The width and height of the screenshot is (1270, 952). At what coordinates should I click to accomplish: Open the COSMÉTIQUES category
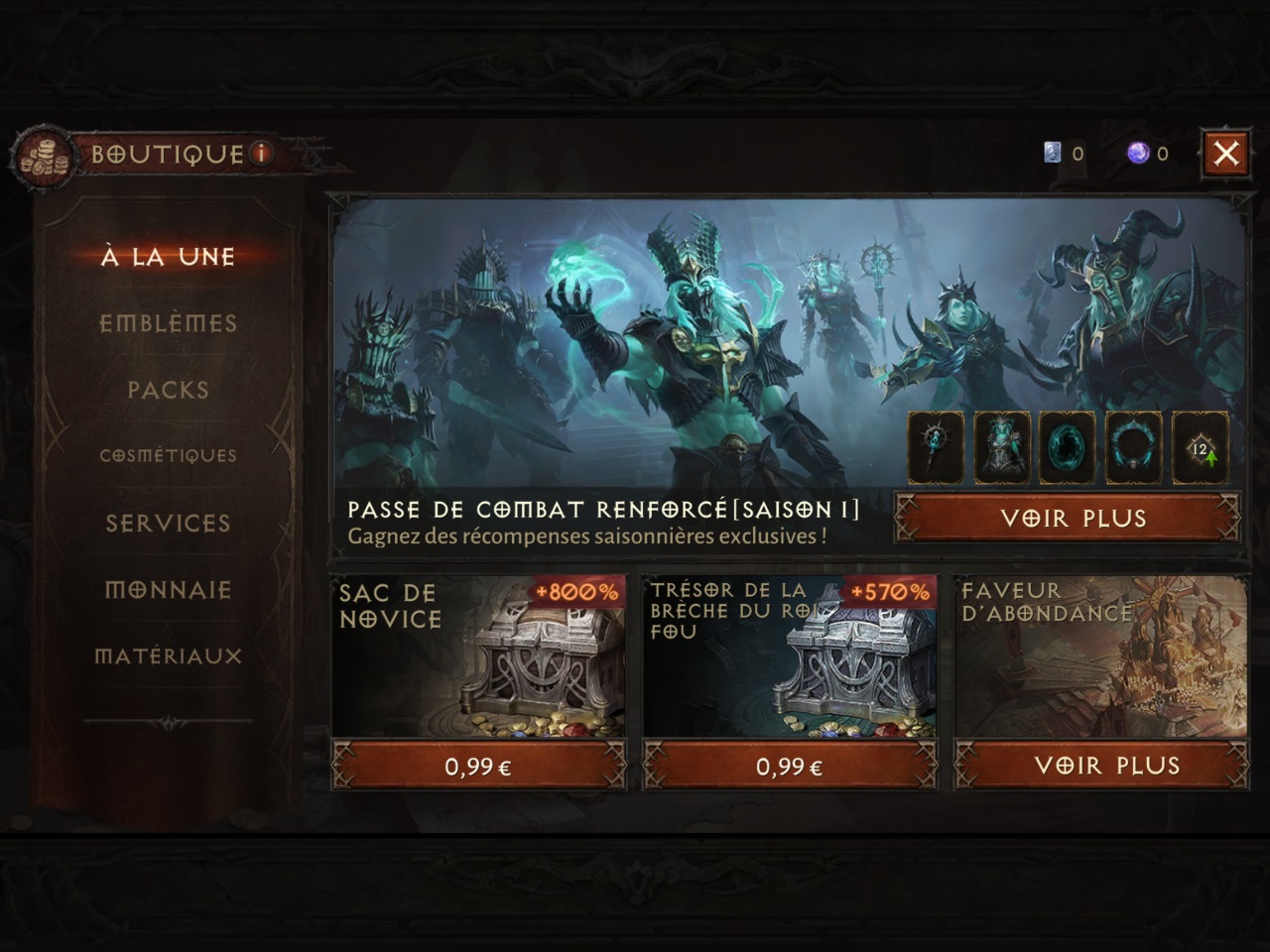(x=171, y=455)
